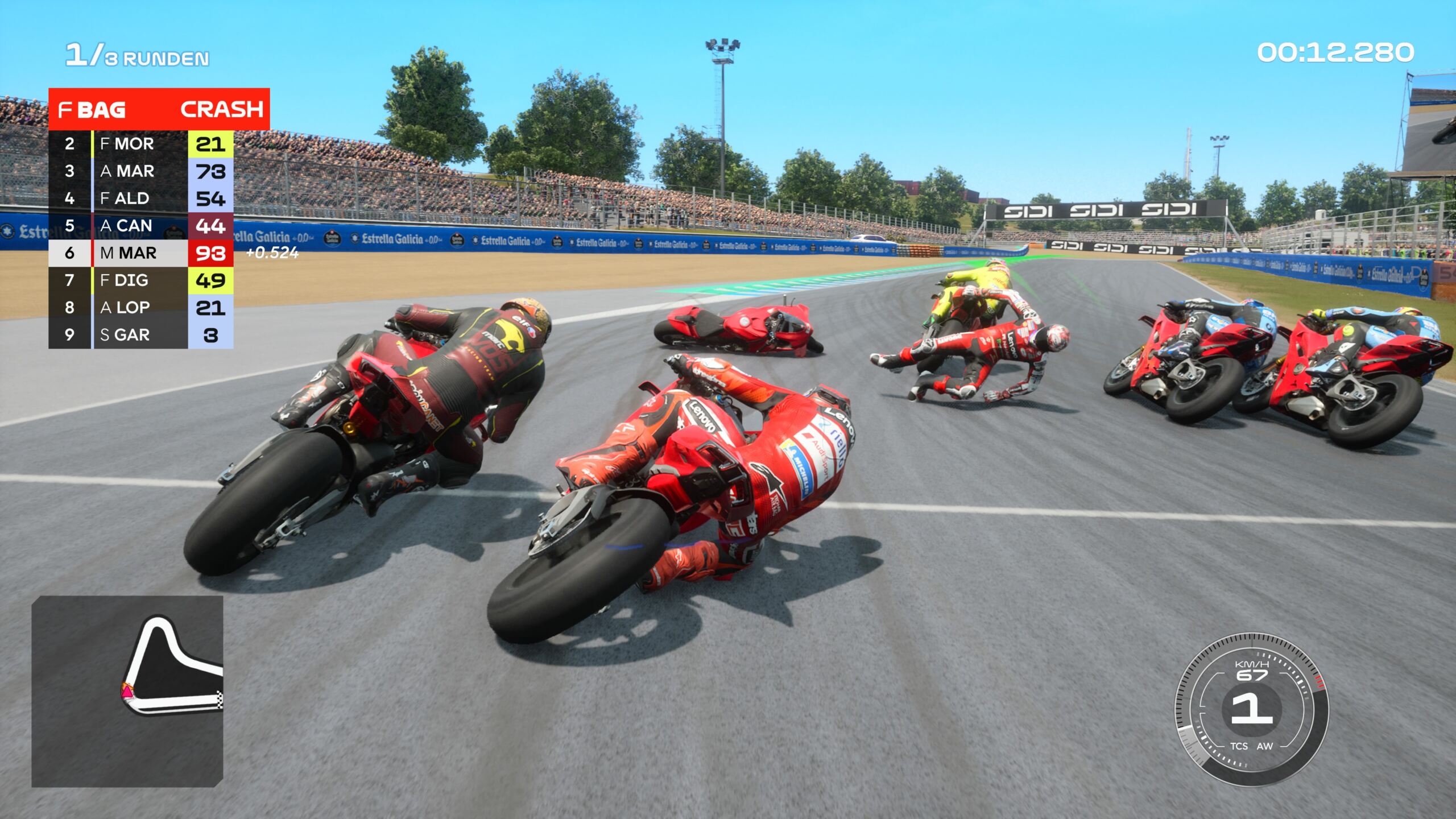Click the A CAN rider row
The width and height of the screenshot is (1456, 819).
pyautogui.click(x=140, y=226)
